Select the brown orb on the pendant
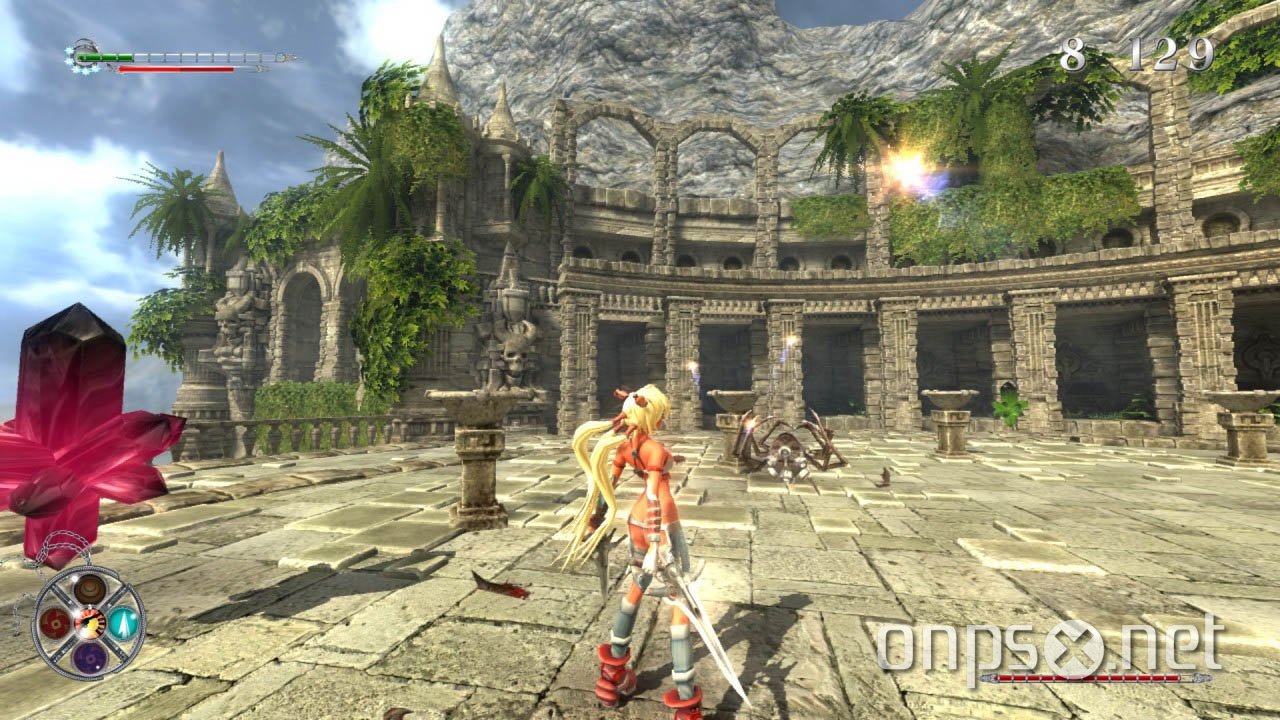1280x720 pixels. [89, 590]
